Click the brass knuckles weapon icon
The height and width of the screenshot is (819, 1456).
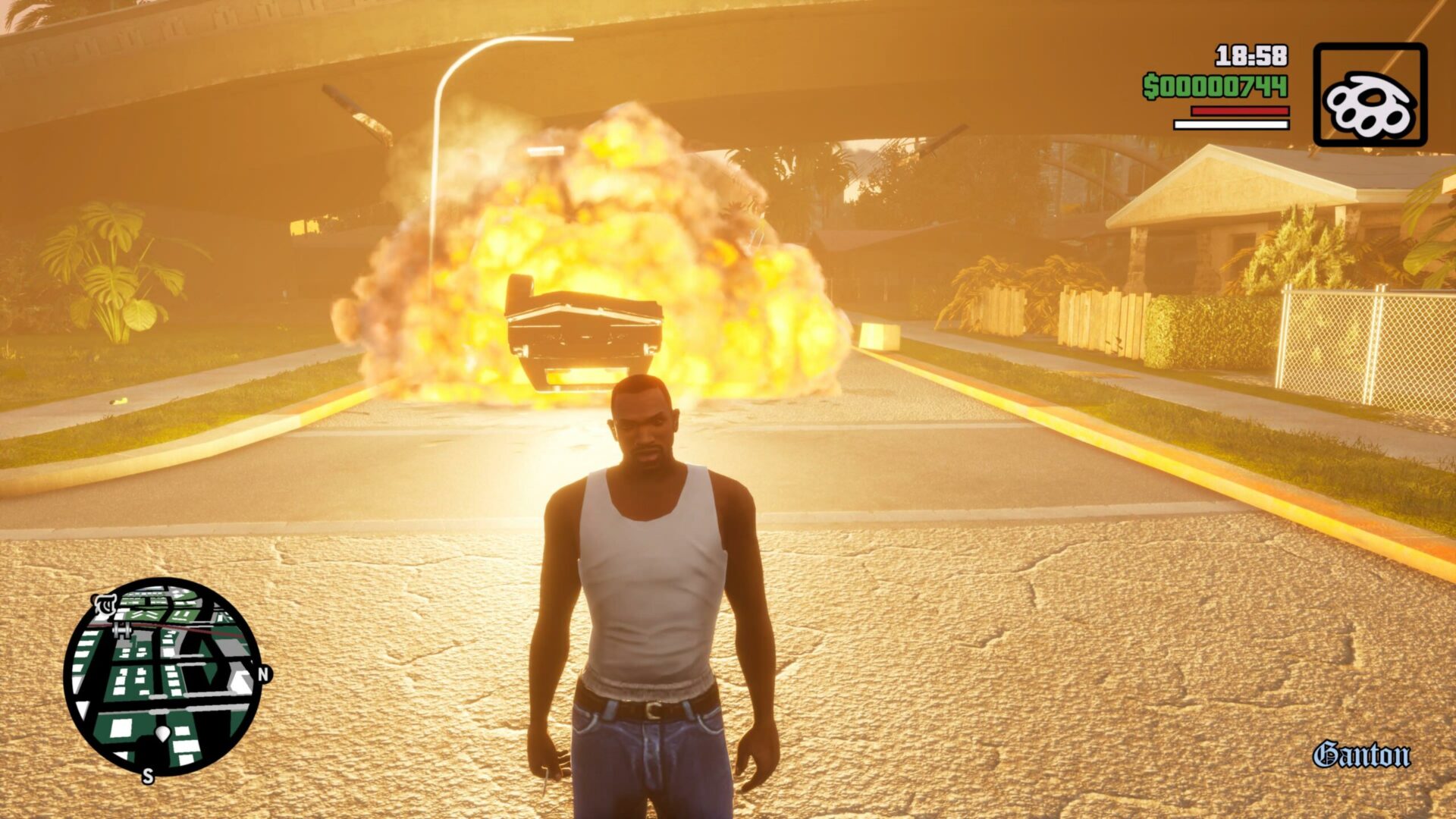[1370, 96]
